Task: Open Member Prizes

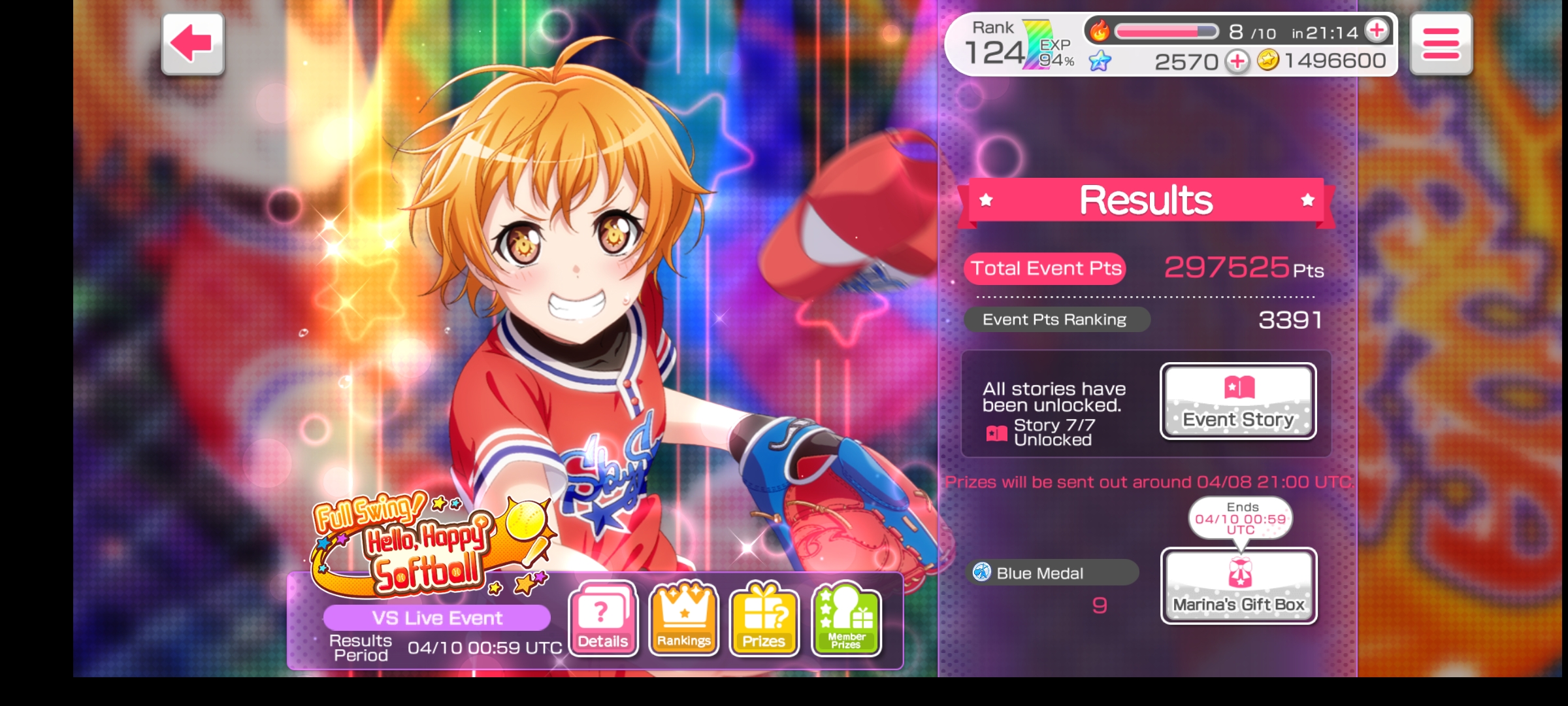Action: pyautogui.click(x=846, y=618)
